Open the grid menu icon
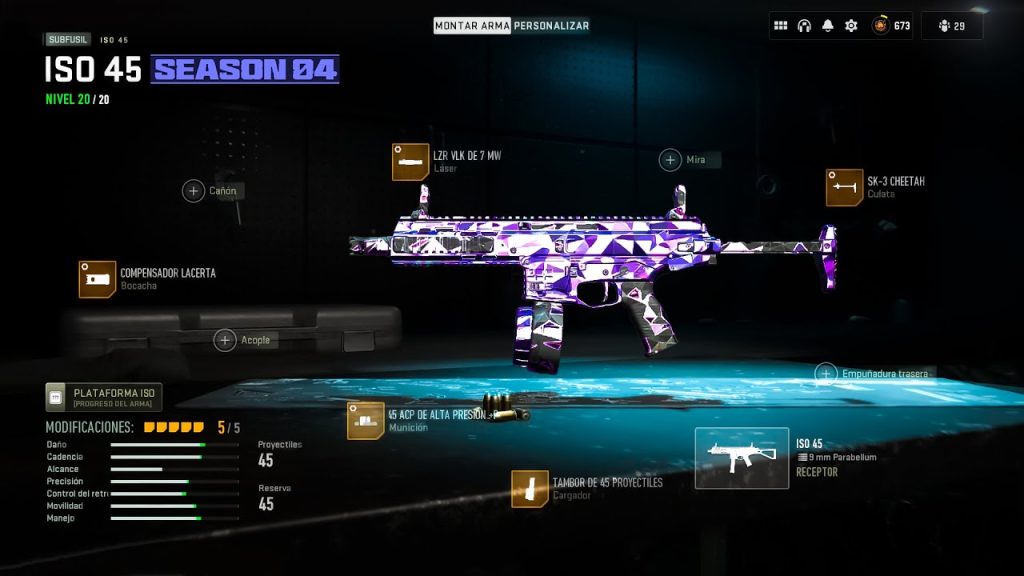 tap(781, 26)
